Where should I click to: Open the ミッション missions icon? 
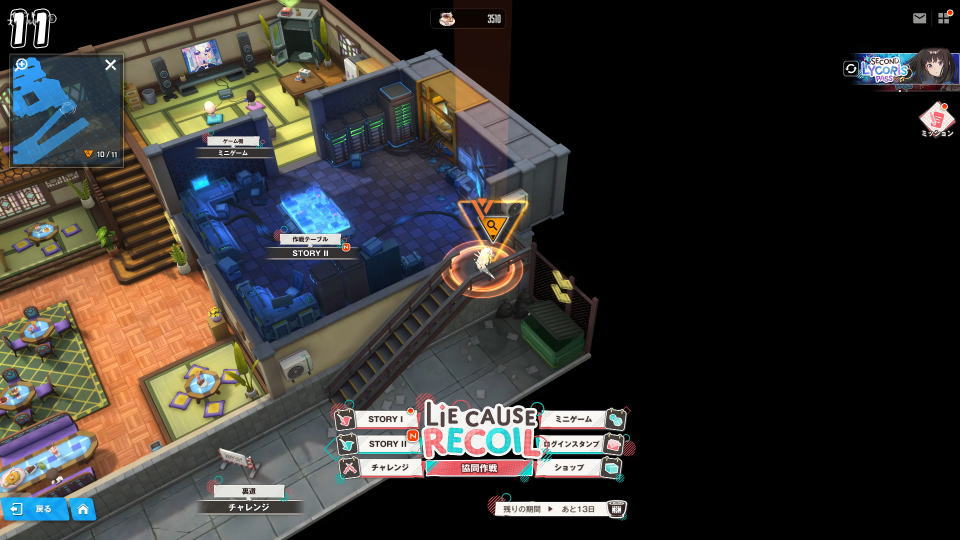pyautogui.click(x=936, y=120)
